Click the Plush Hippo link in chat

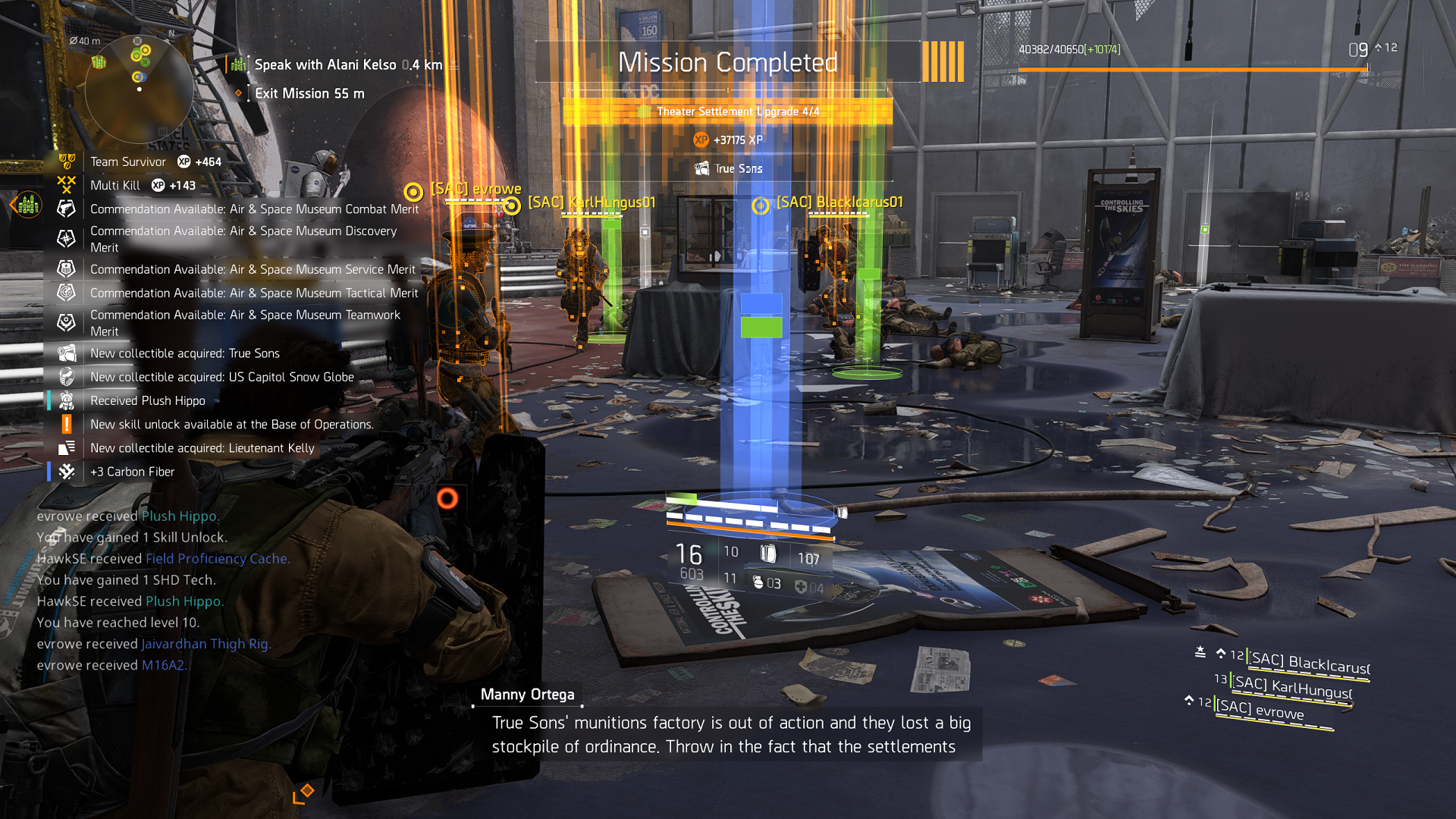tap(180, 516)
